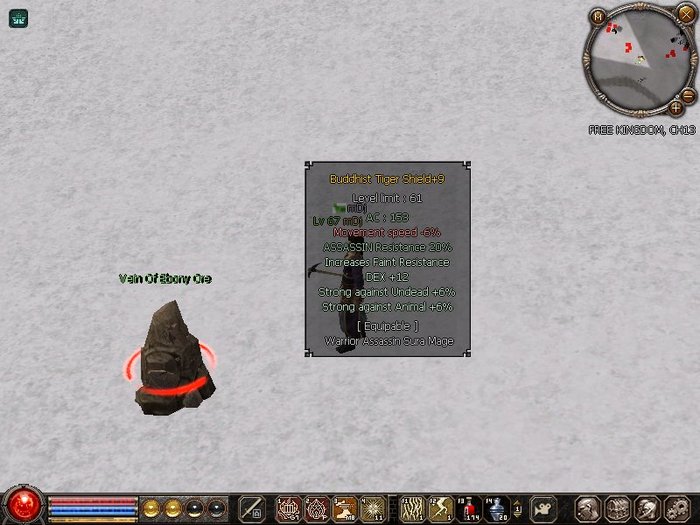Open the character window via the face icon

(588, 508)
